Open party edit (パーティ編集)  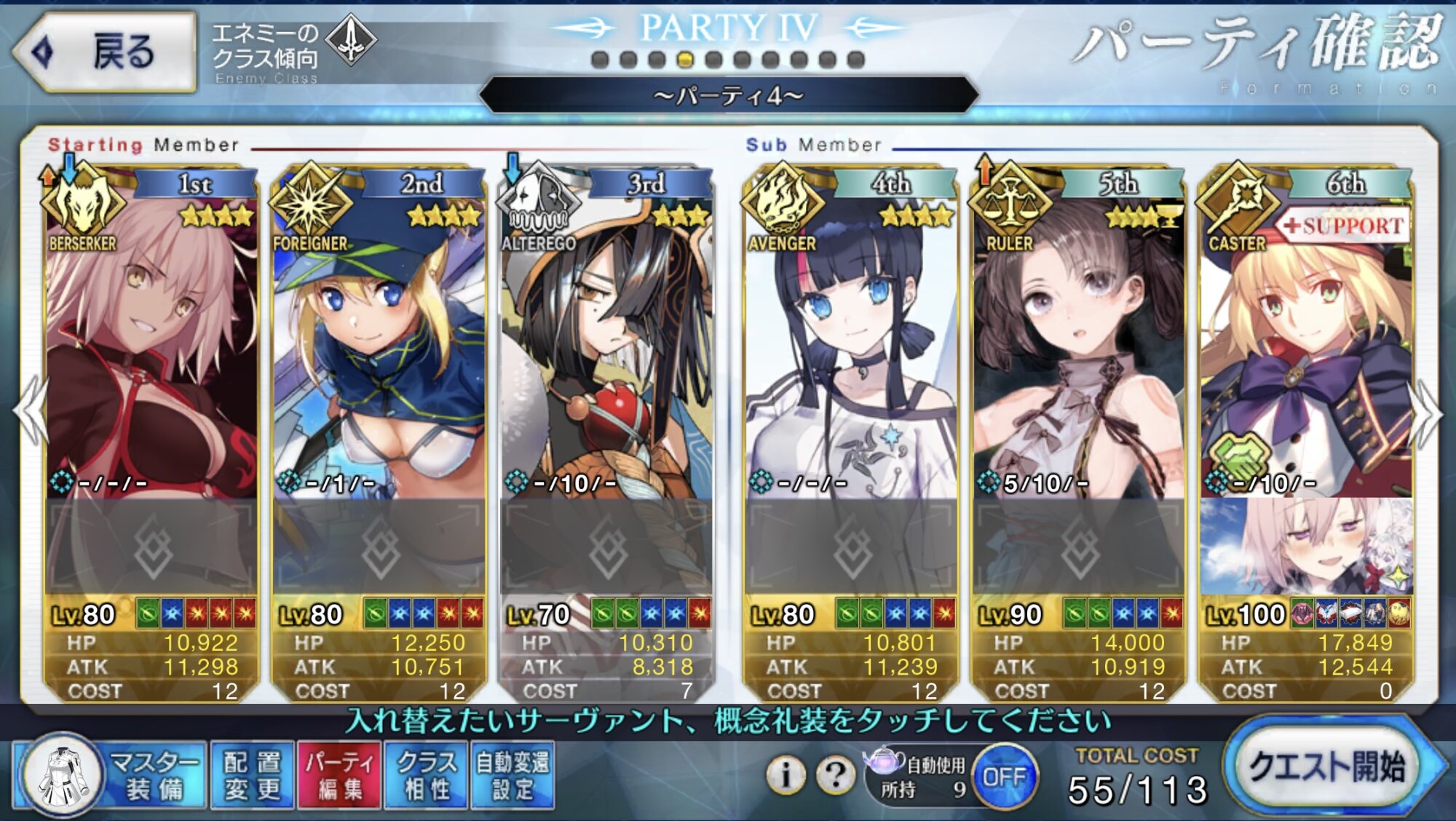pos(339,775)
